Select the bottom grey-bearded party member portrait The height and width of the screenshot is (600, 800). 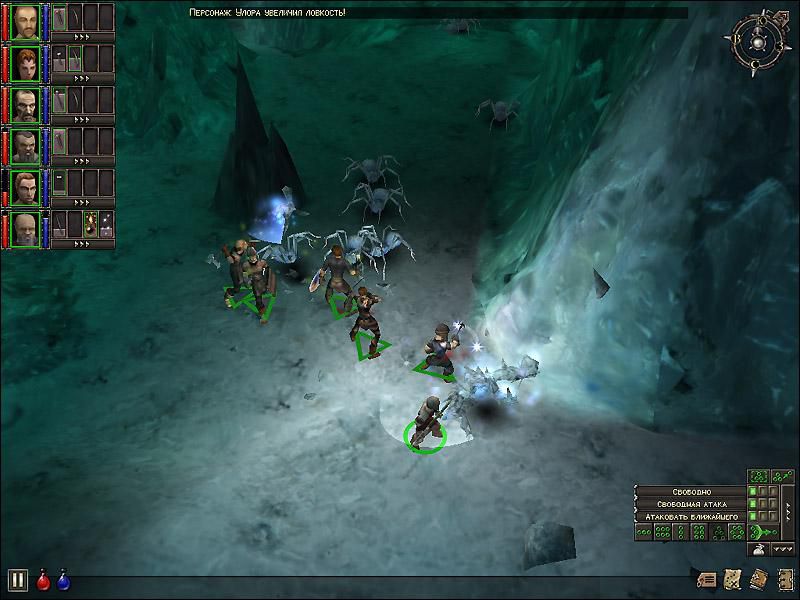click(25, 228)
